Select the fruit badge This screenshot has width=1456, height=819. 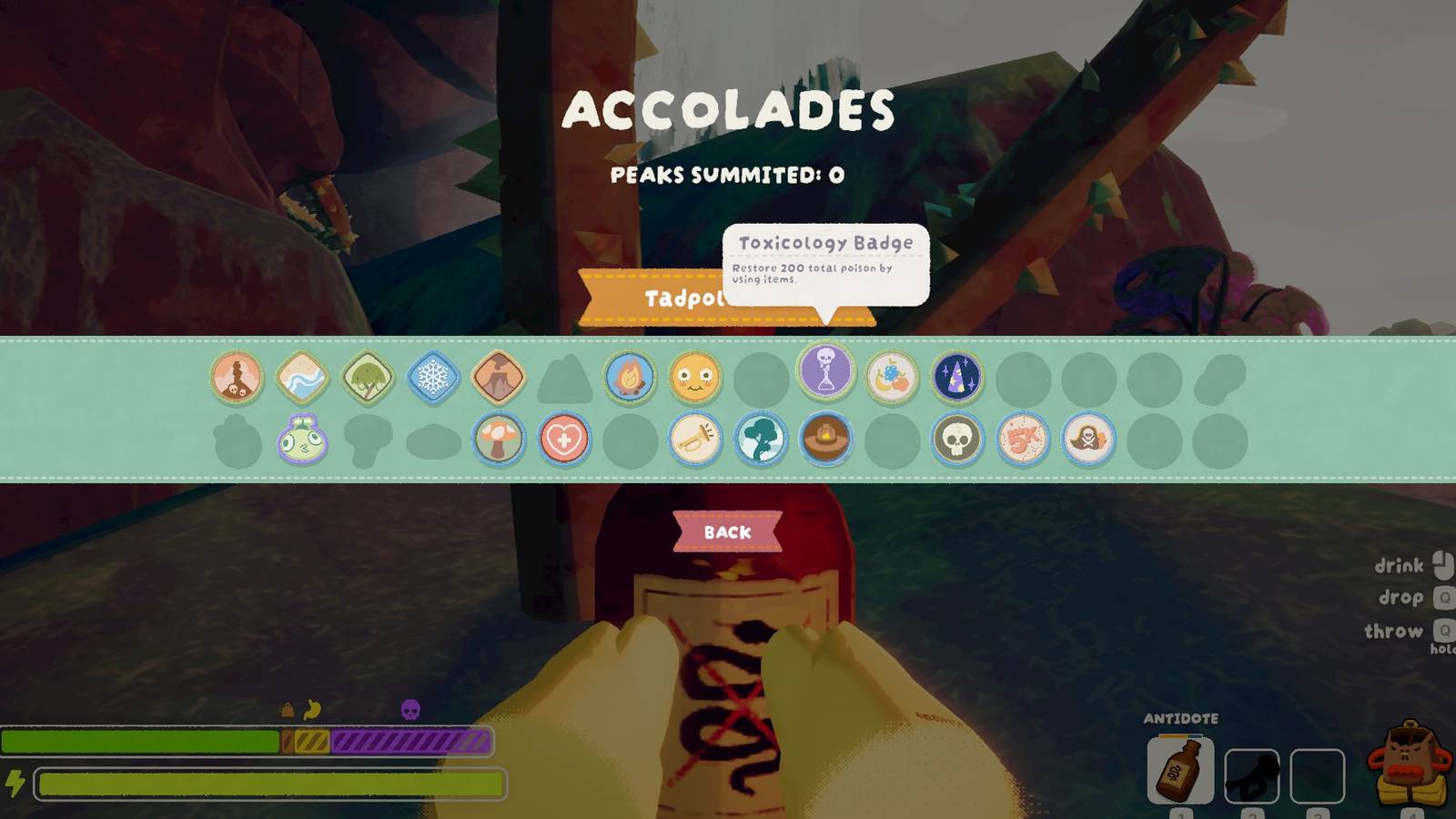(893, 379)
